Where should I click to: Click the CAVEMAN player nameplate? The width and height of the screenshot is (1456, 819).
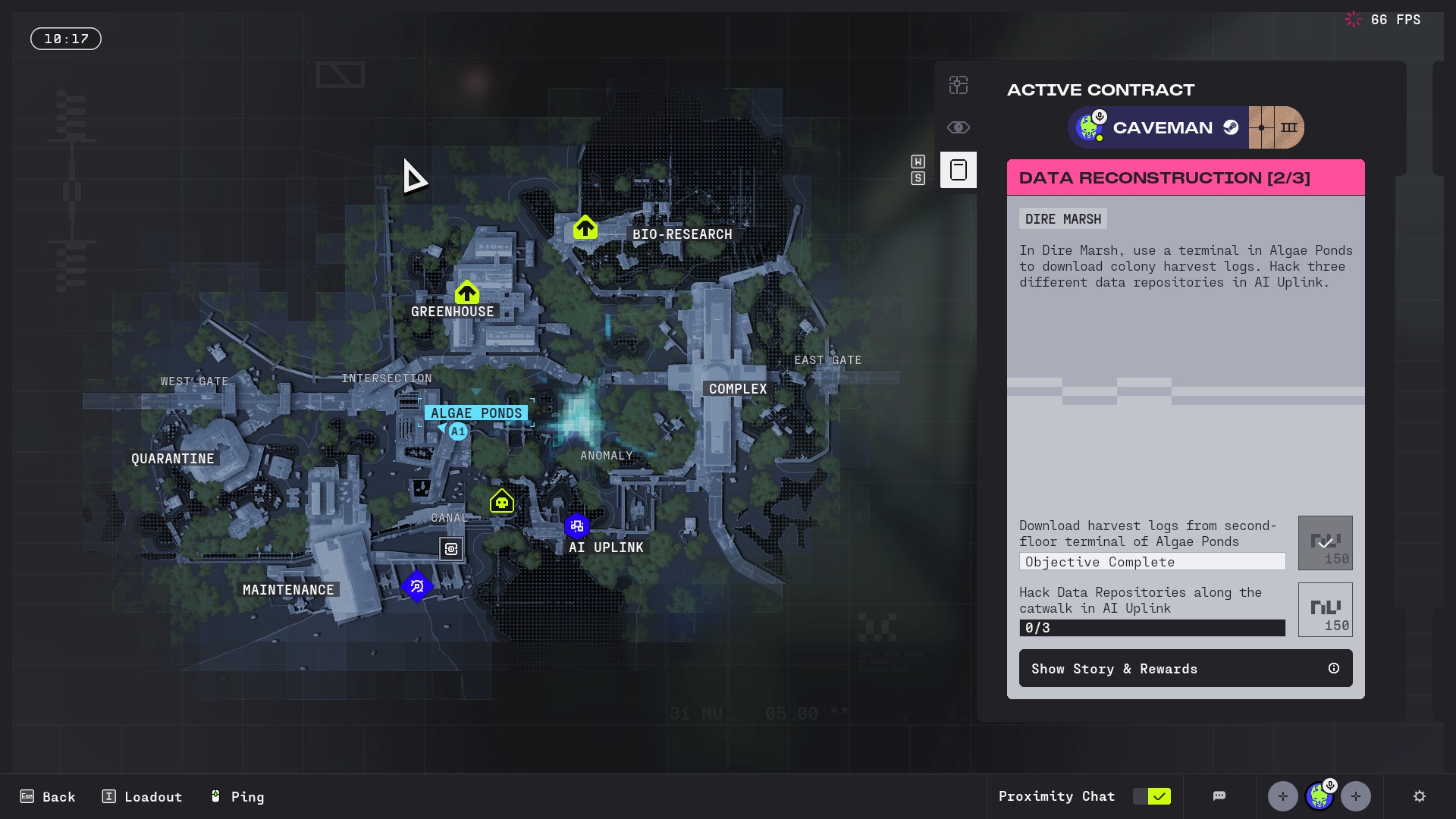coord(1162,127)
